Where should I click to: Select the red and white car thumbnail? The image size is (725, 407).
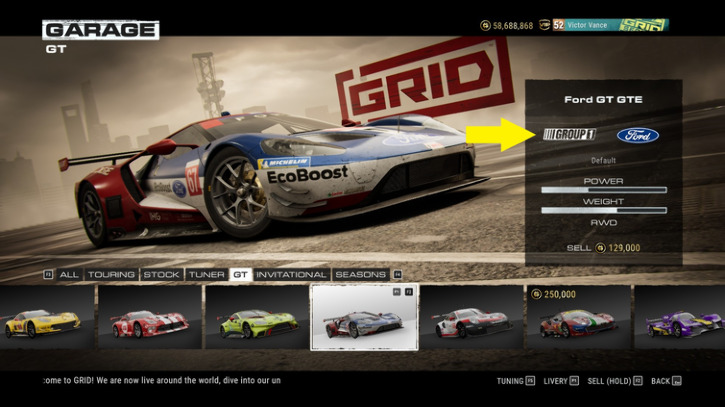(x=149, y=320)
